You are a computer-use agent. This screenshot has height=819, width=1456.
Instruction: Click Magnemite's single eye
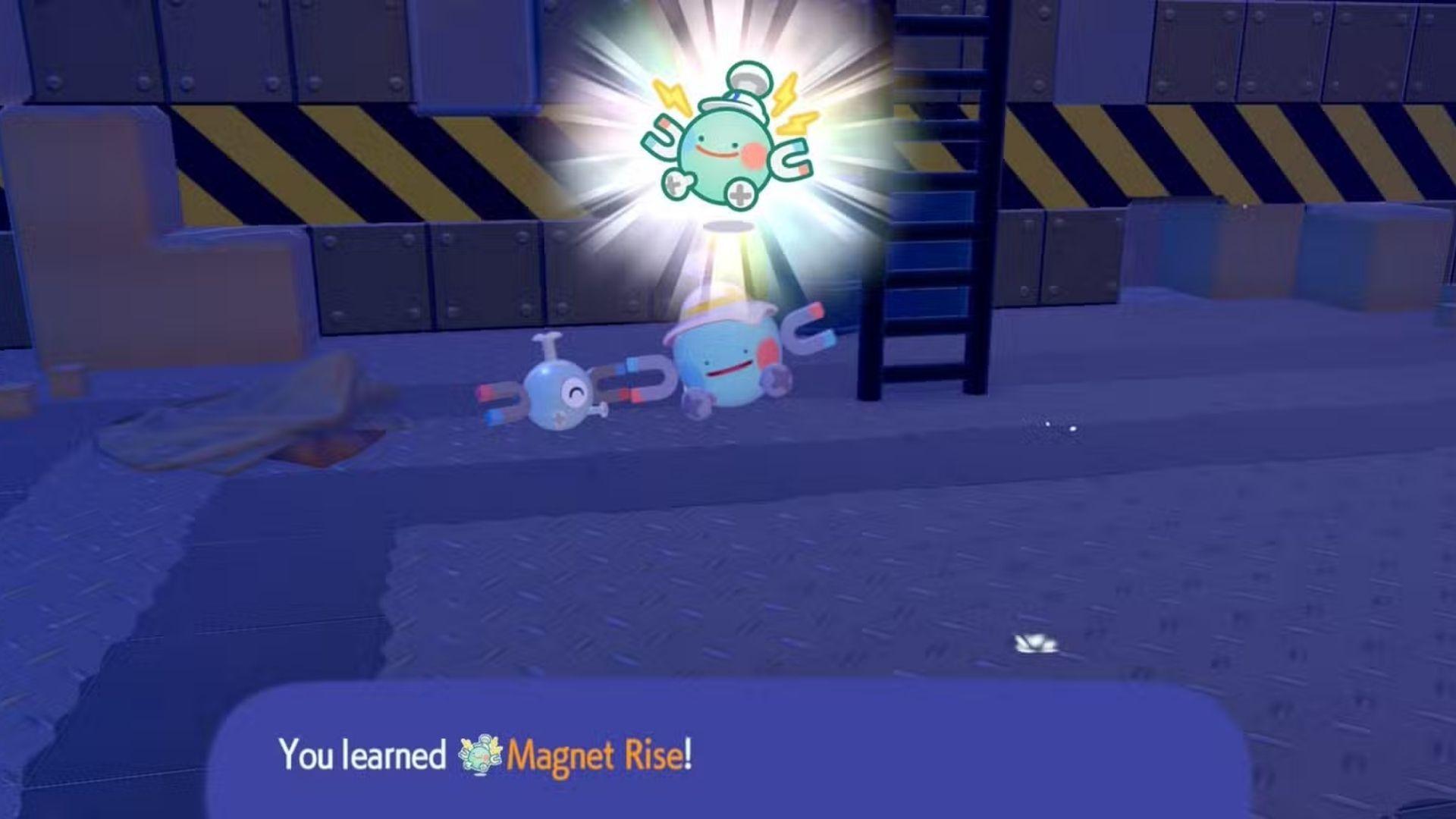pos(573,393)
